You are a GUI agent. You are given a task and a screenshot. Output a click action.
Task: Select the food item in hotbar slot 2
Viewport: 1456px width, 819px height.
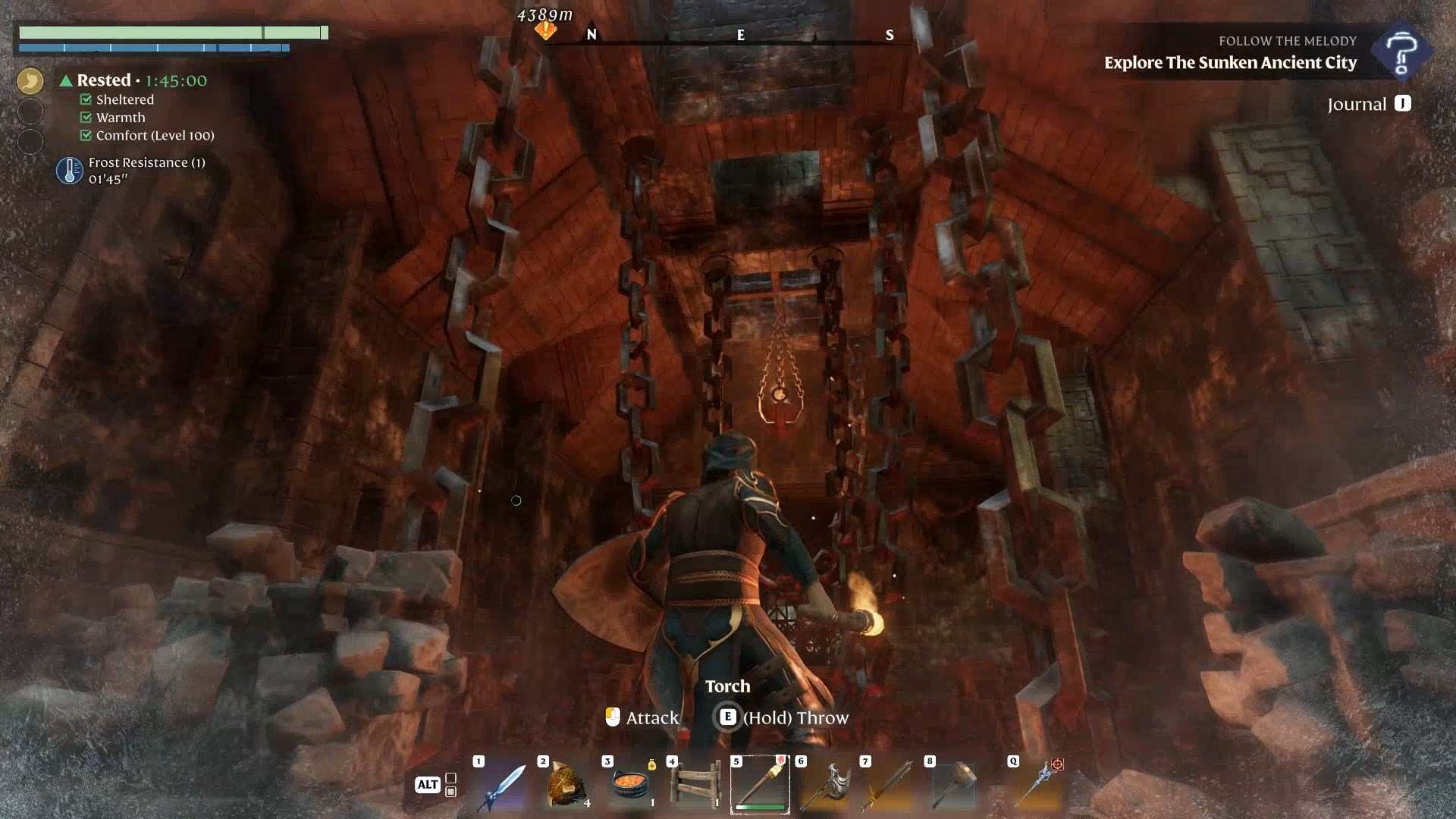pyautogui.click(x=566, y=786)
